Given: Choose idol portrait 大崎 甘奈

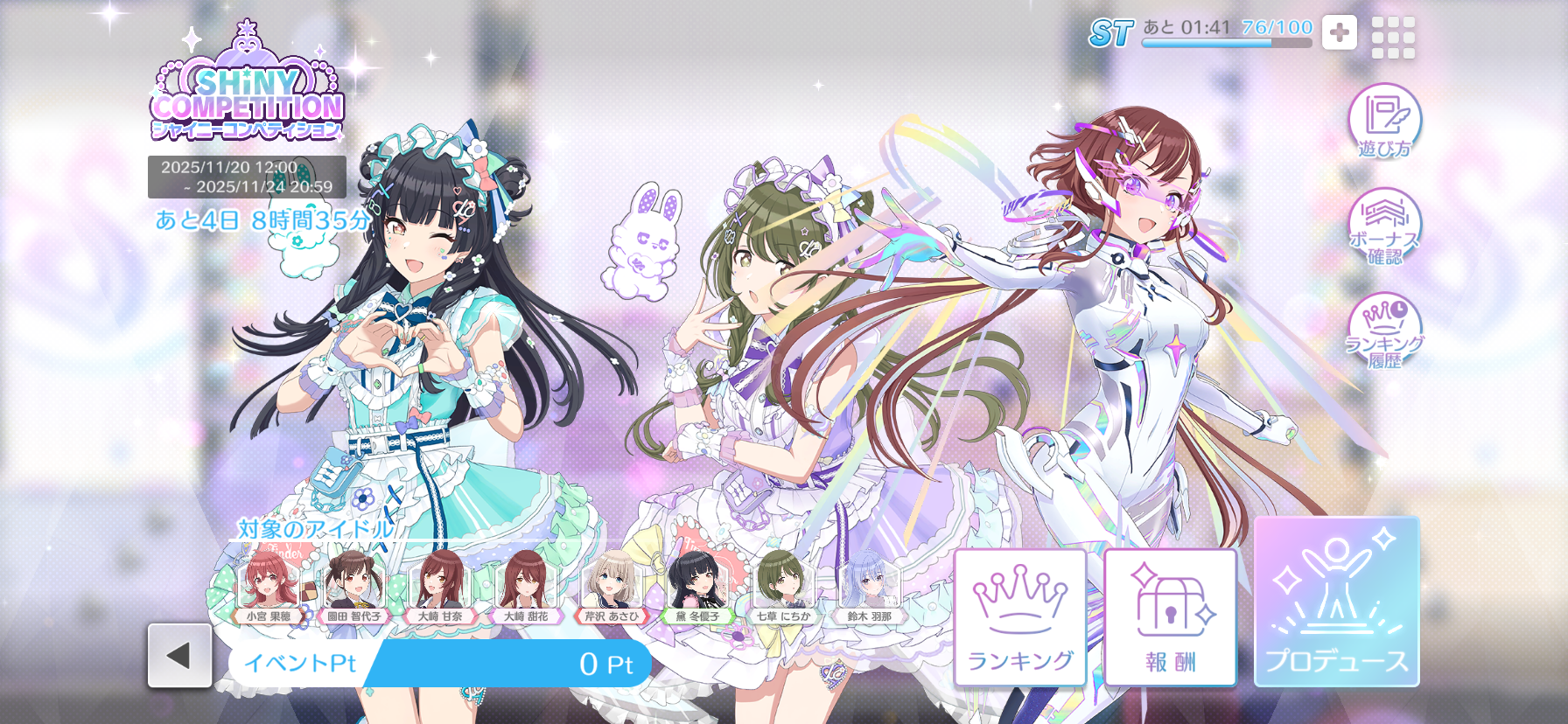Looking at the screenshot, I should pos(439,586).
